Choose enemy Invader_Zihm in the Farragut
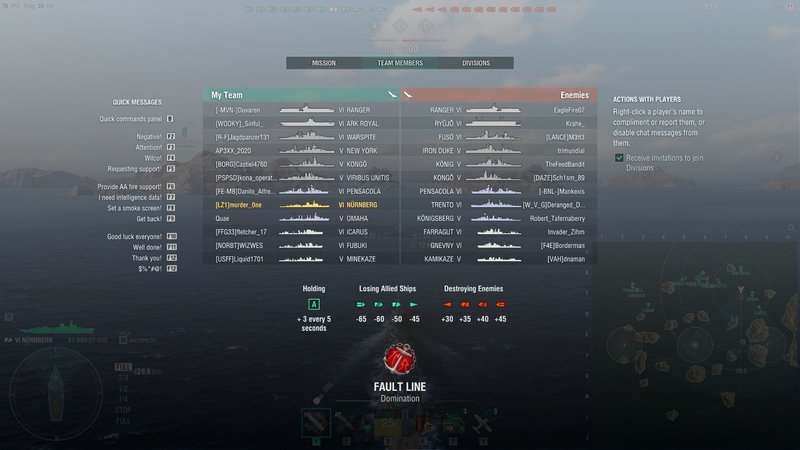 (498, 231)
